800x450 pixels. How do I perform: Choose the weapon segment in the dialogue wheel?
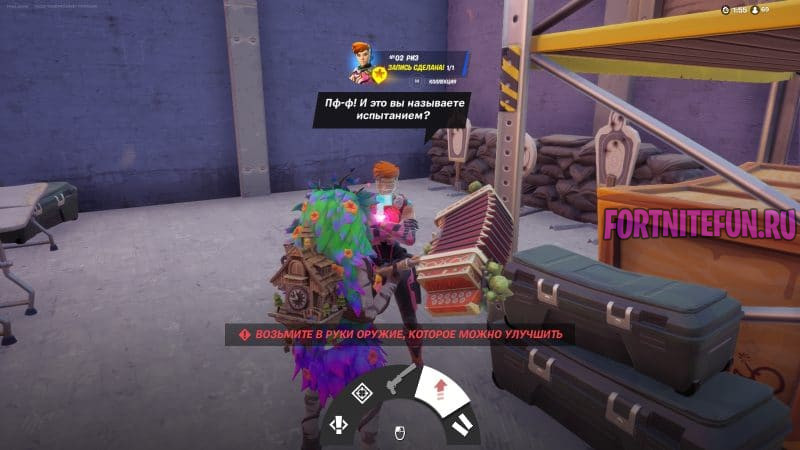(x=399, y=379)
